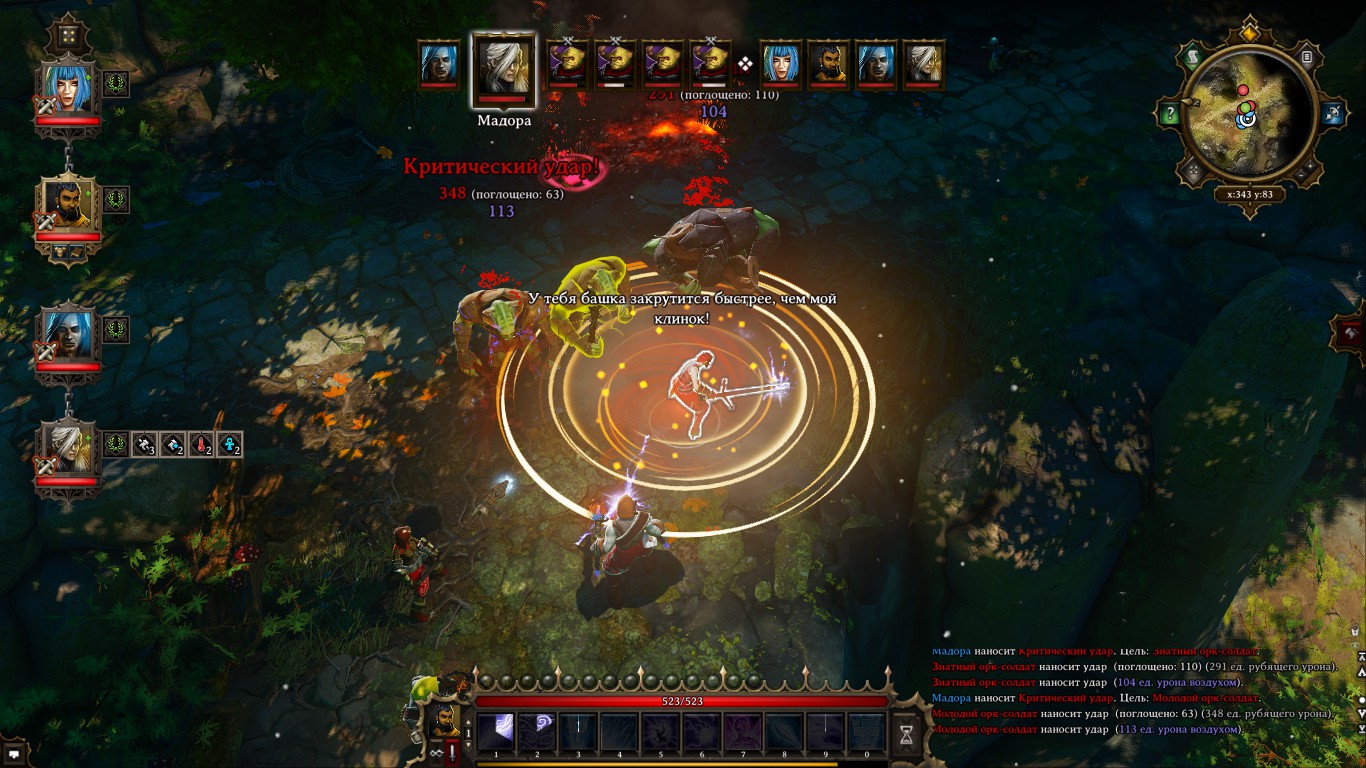Click the infinity toggle under the hotbar portrait
This screenshot has width=1366, height=768.
point(435,752)
